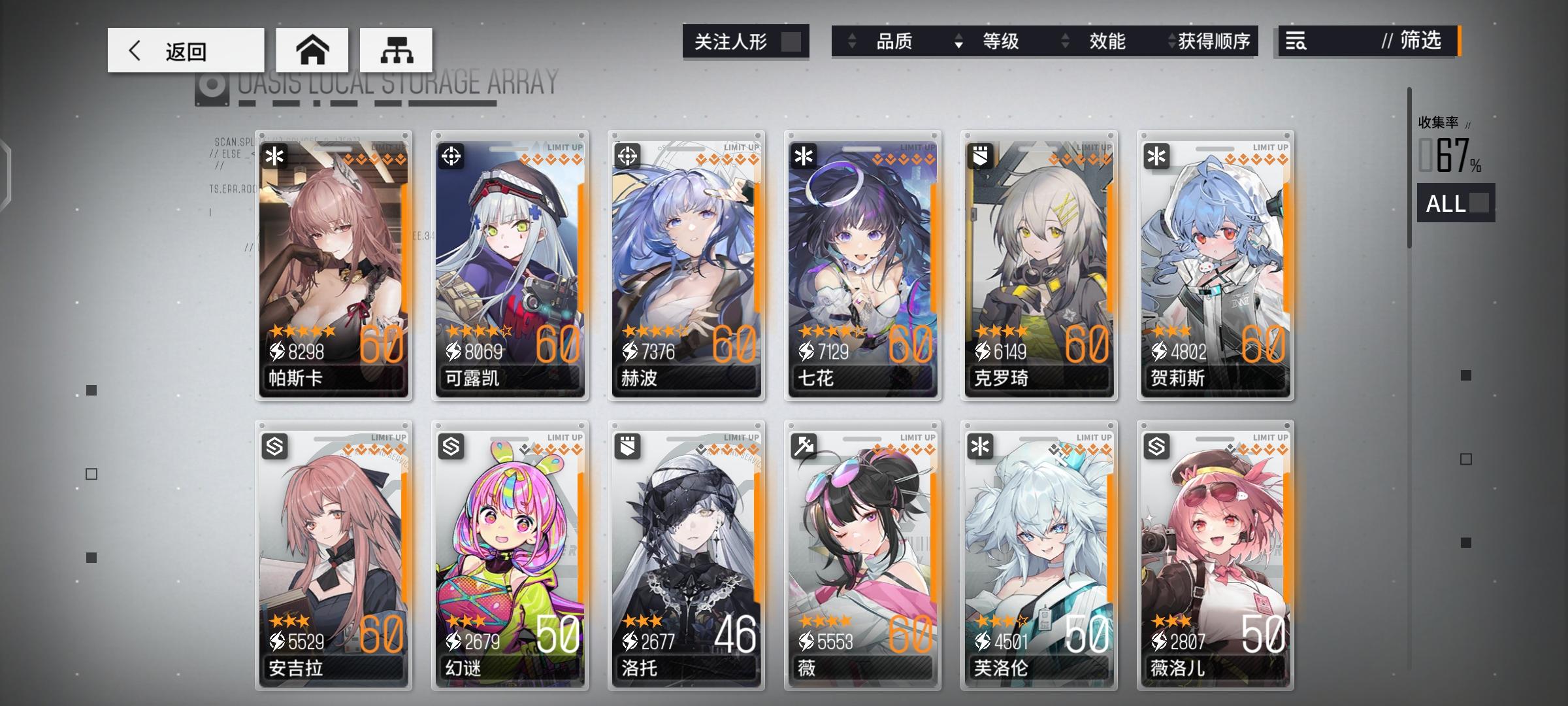Toggle sort direction arrows next to 品质
The image size is (1568, 706).
(x=851, y=41)
